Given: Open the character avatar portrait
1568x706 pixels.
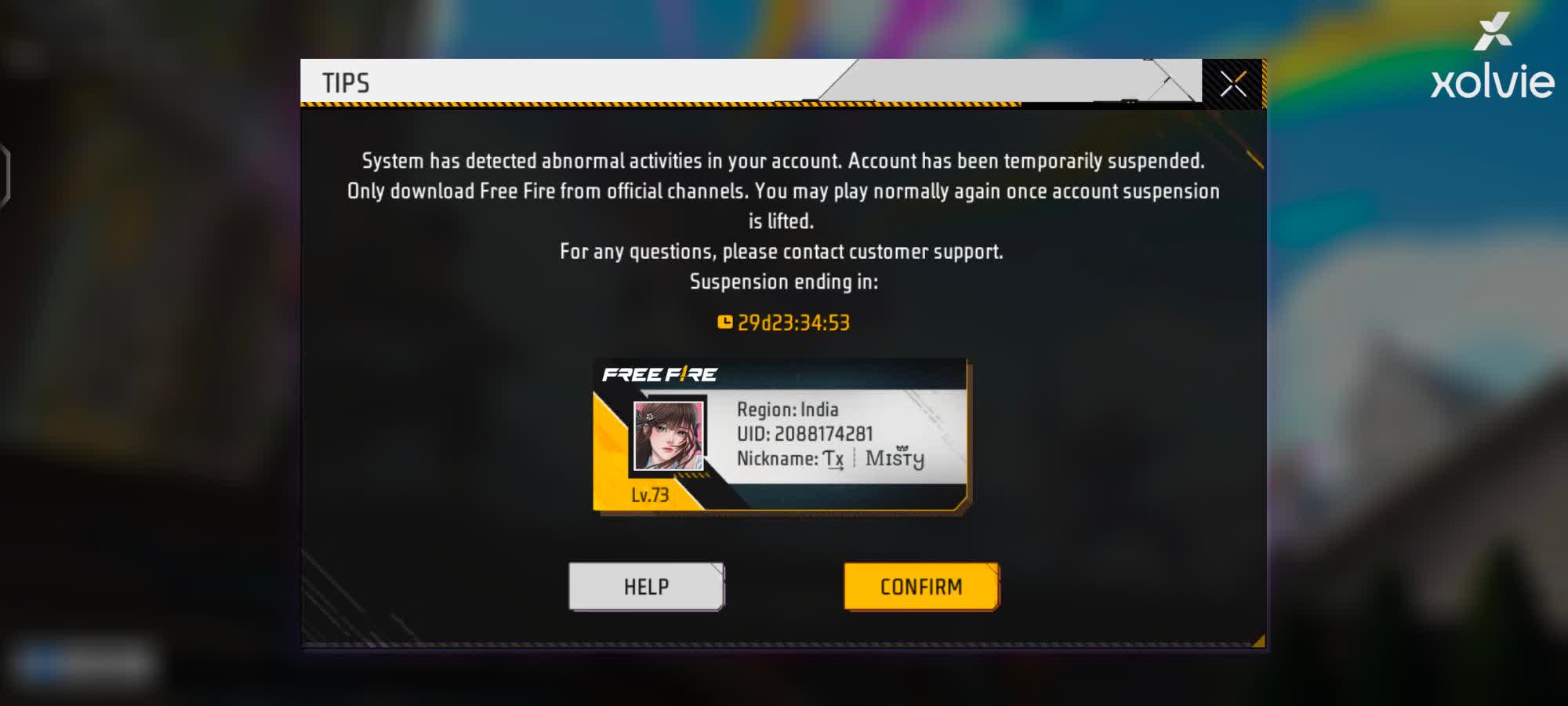Looking at the screenshot, I should tap(667, 437).
